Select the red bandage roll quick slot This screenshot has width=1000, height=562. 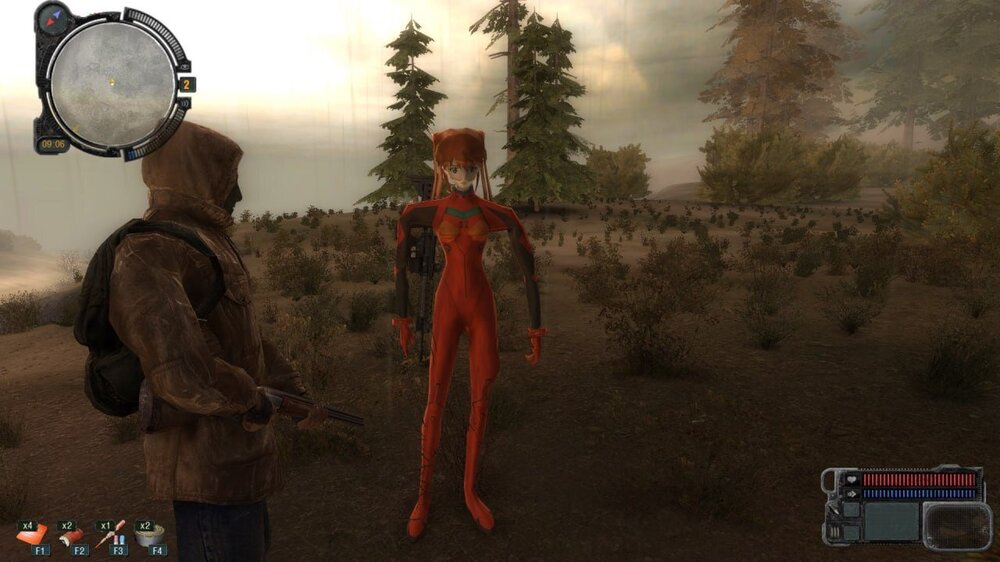click(x=72, y=537)
